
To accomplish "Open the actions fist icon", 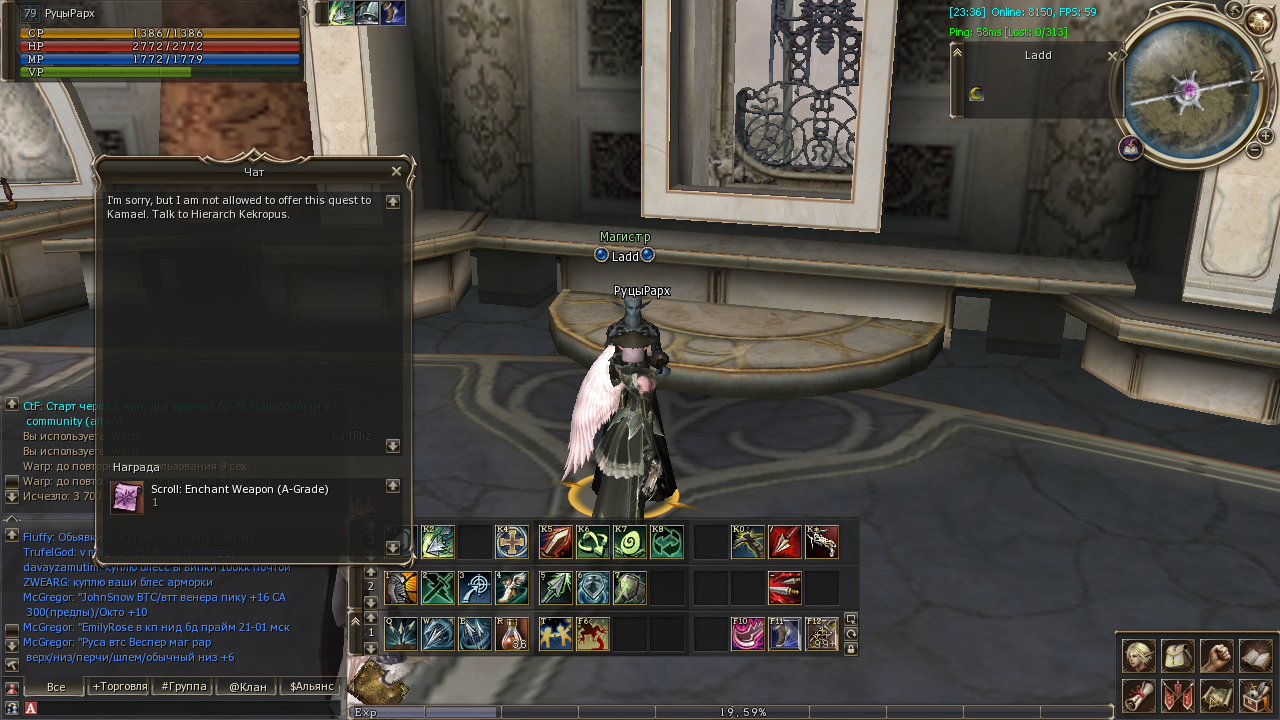I will click(1217, 656).
